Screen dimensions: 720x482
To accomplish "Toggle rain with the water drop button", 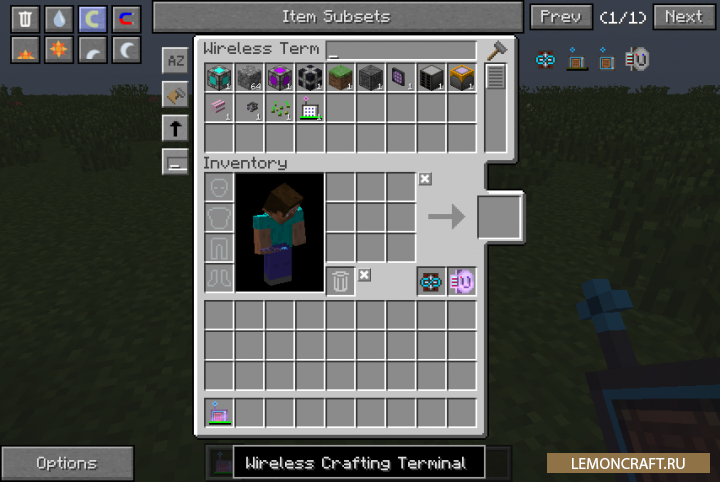I will point(59,18).
